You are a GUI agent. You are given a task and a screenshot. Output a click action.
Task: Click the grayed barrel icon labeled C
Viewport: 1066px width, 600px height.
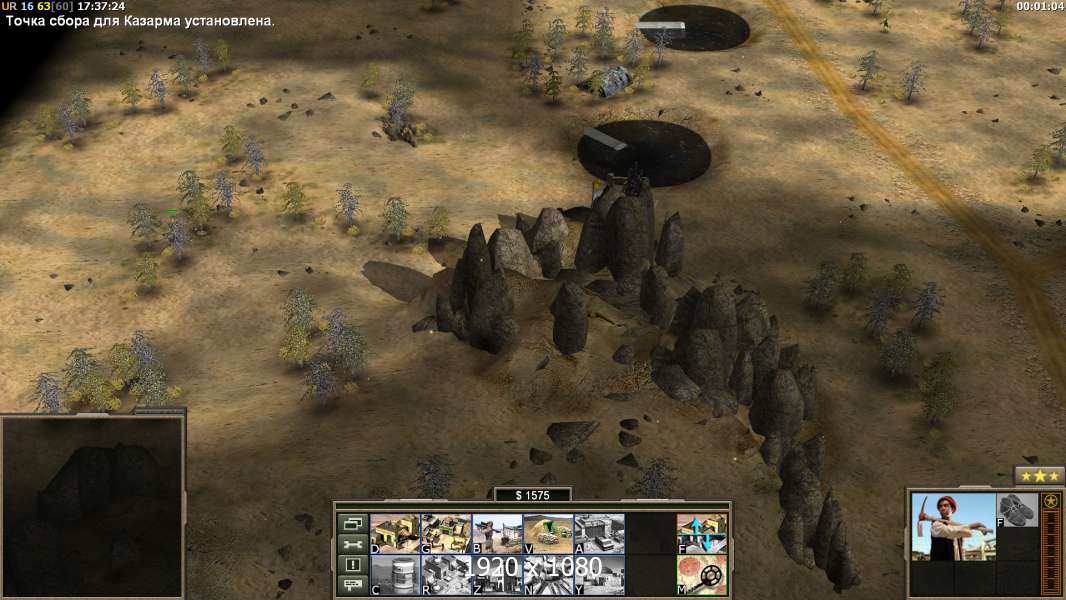coord(395,575)
